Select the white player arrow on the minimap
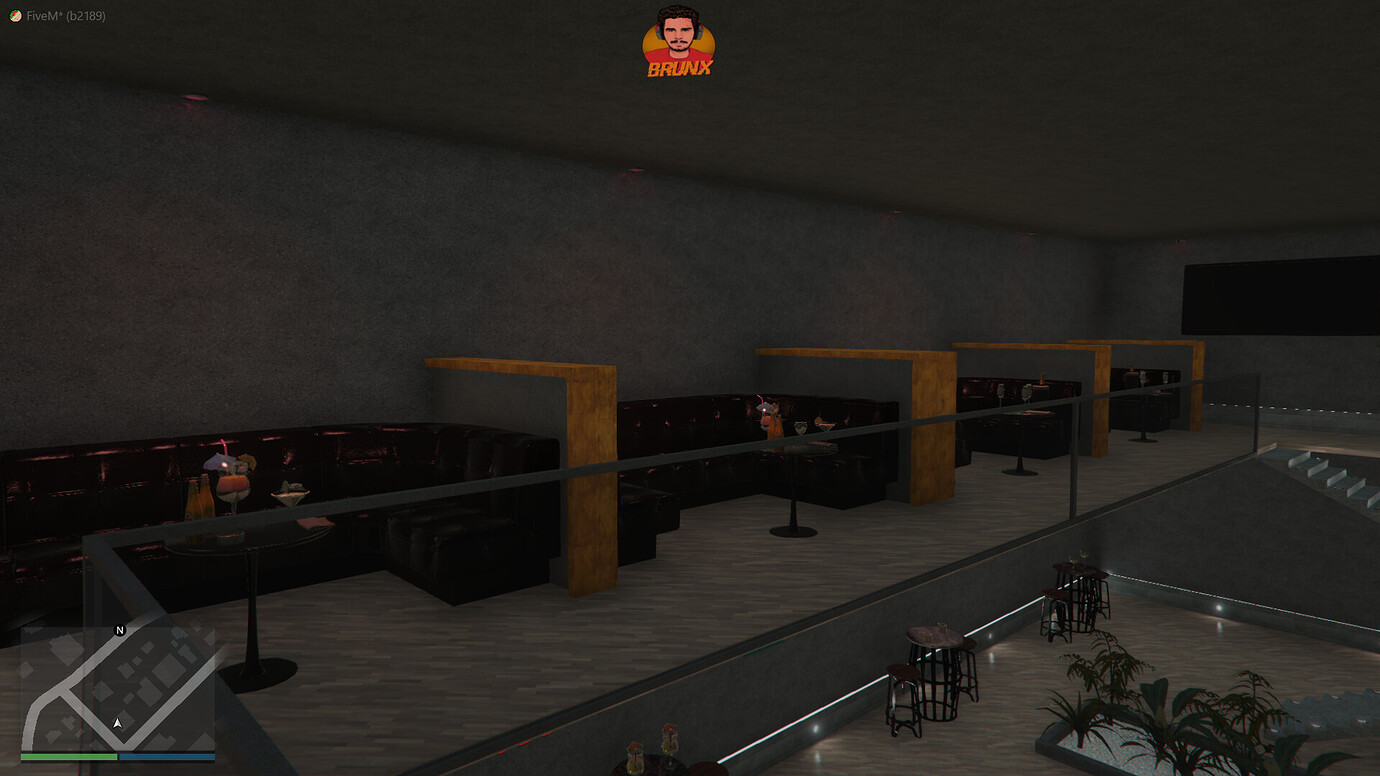 [117, 722]
